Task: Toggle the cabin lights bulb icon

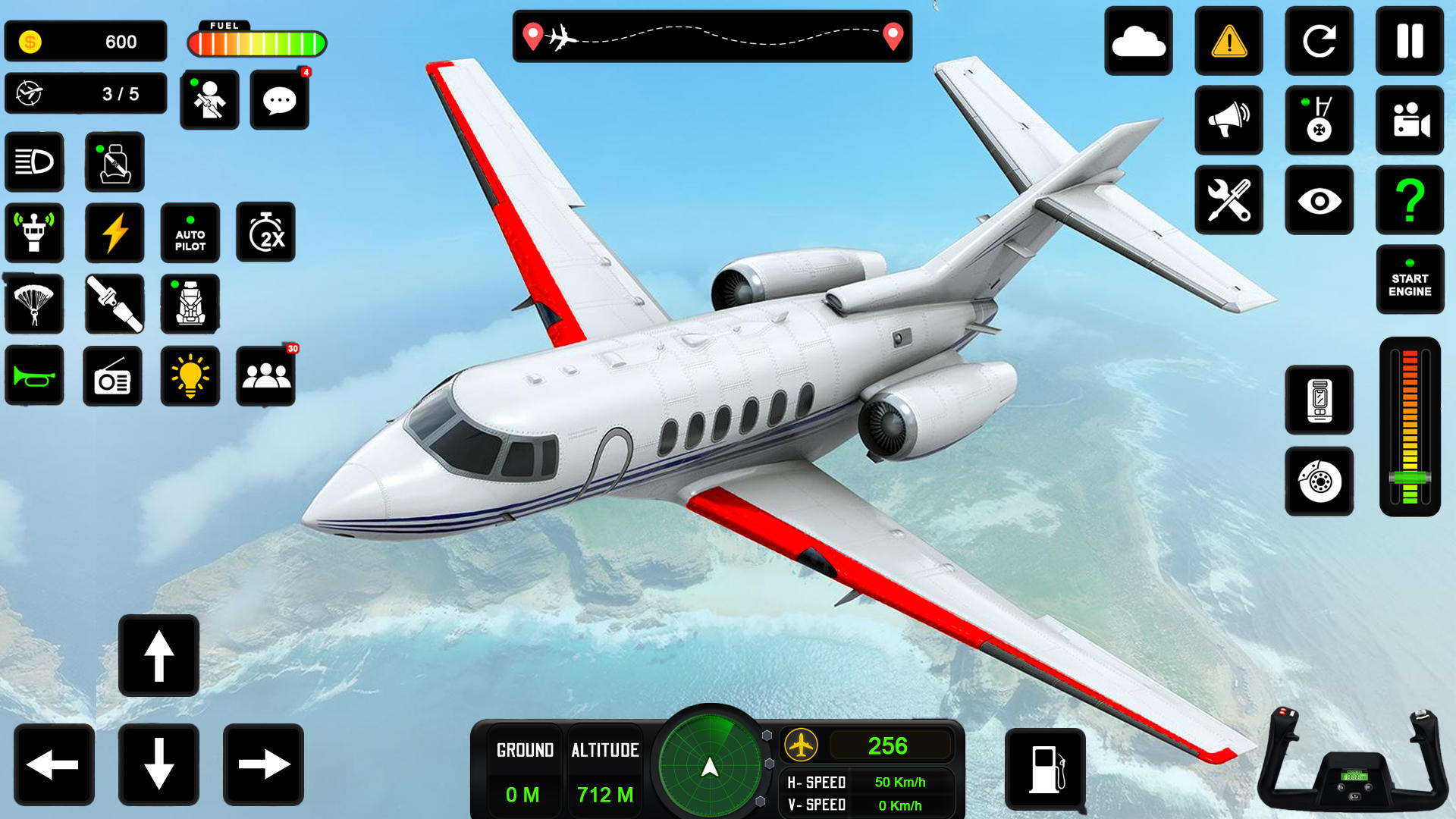Action: [190, 375]
